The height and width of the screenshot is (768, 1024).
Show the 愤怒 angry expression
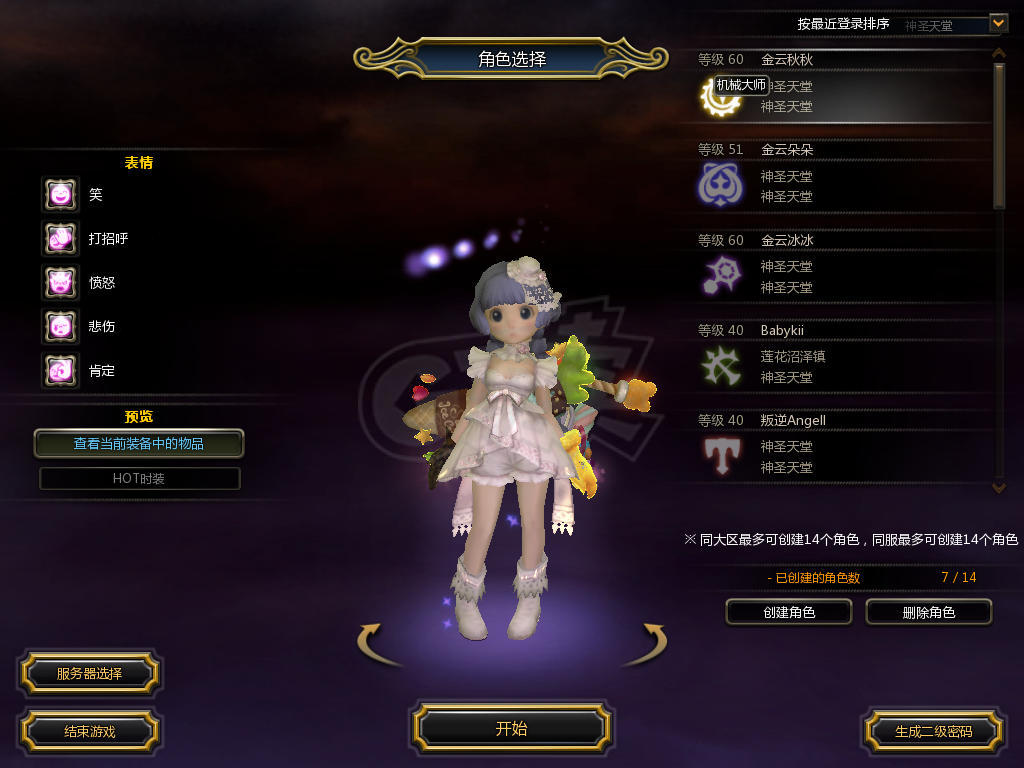click(x=60, y=282)
